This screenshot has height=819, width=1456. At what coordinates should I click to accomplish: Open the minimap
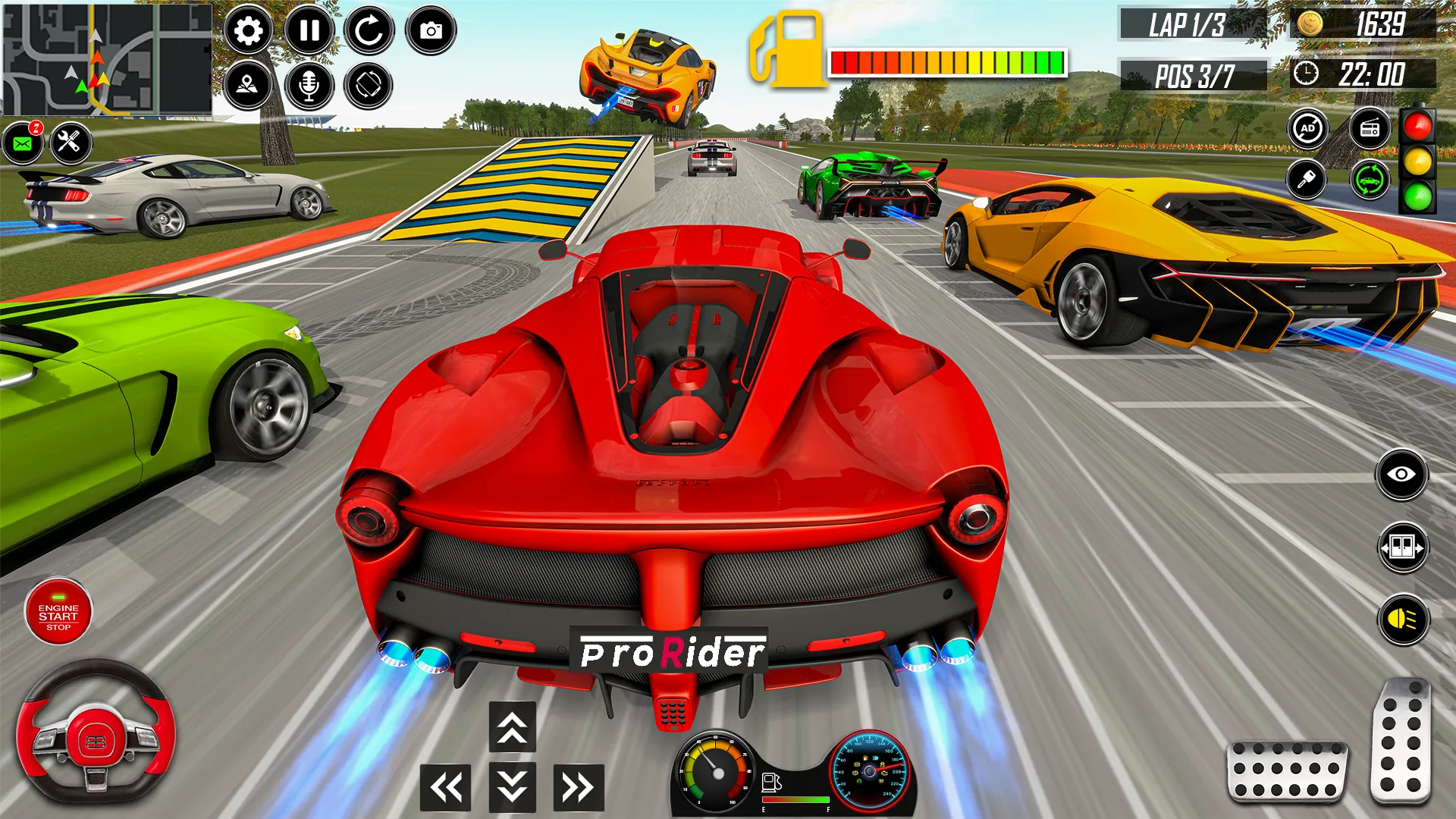coord(107,59)
